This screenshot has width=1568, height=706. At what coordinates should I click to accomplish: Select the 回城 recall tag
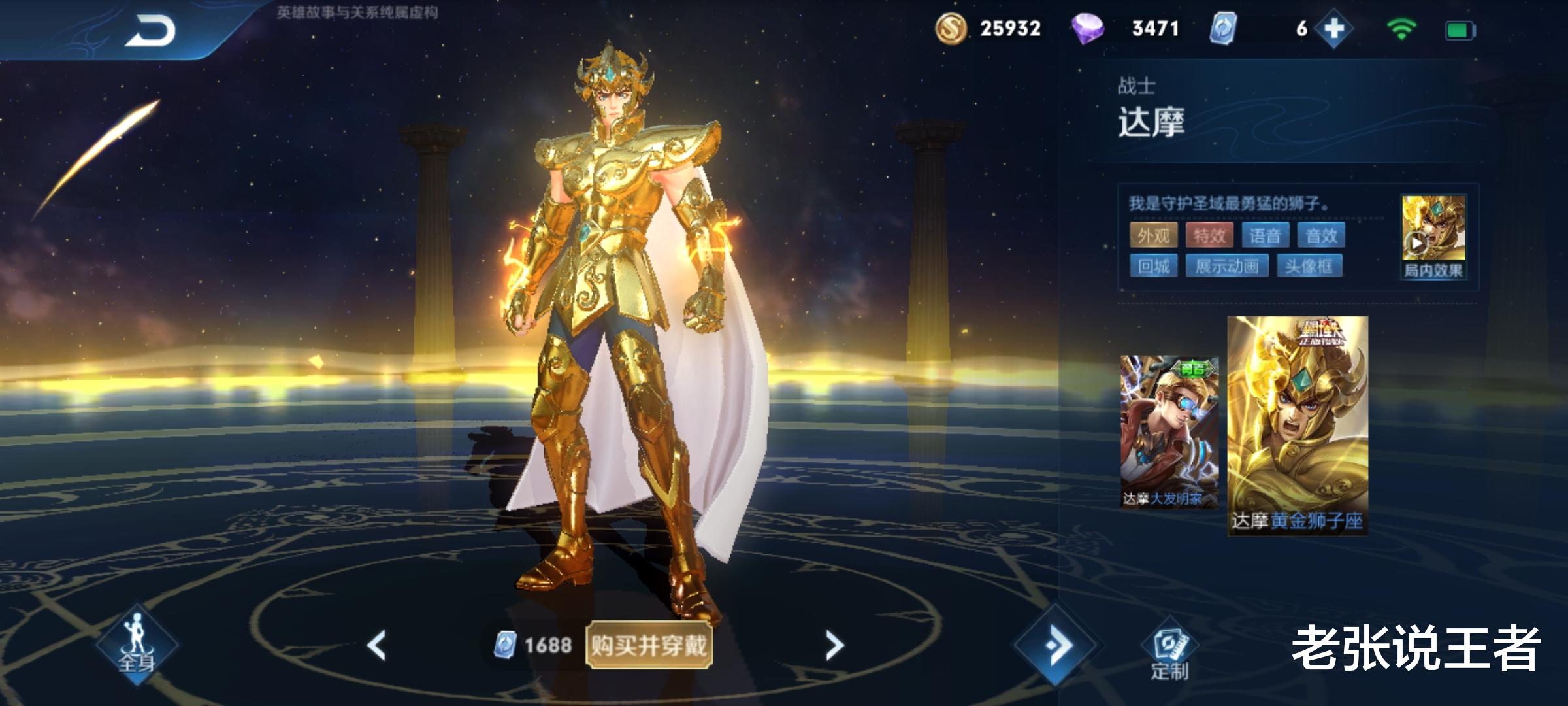pos(1153,266)
